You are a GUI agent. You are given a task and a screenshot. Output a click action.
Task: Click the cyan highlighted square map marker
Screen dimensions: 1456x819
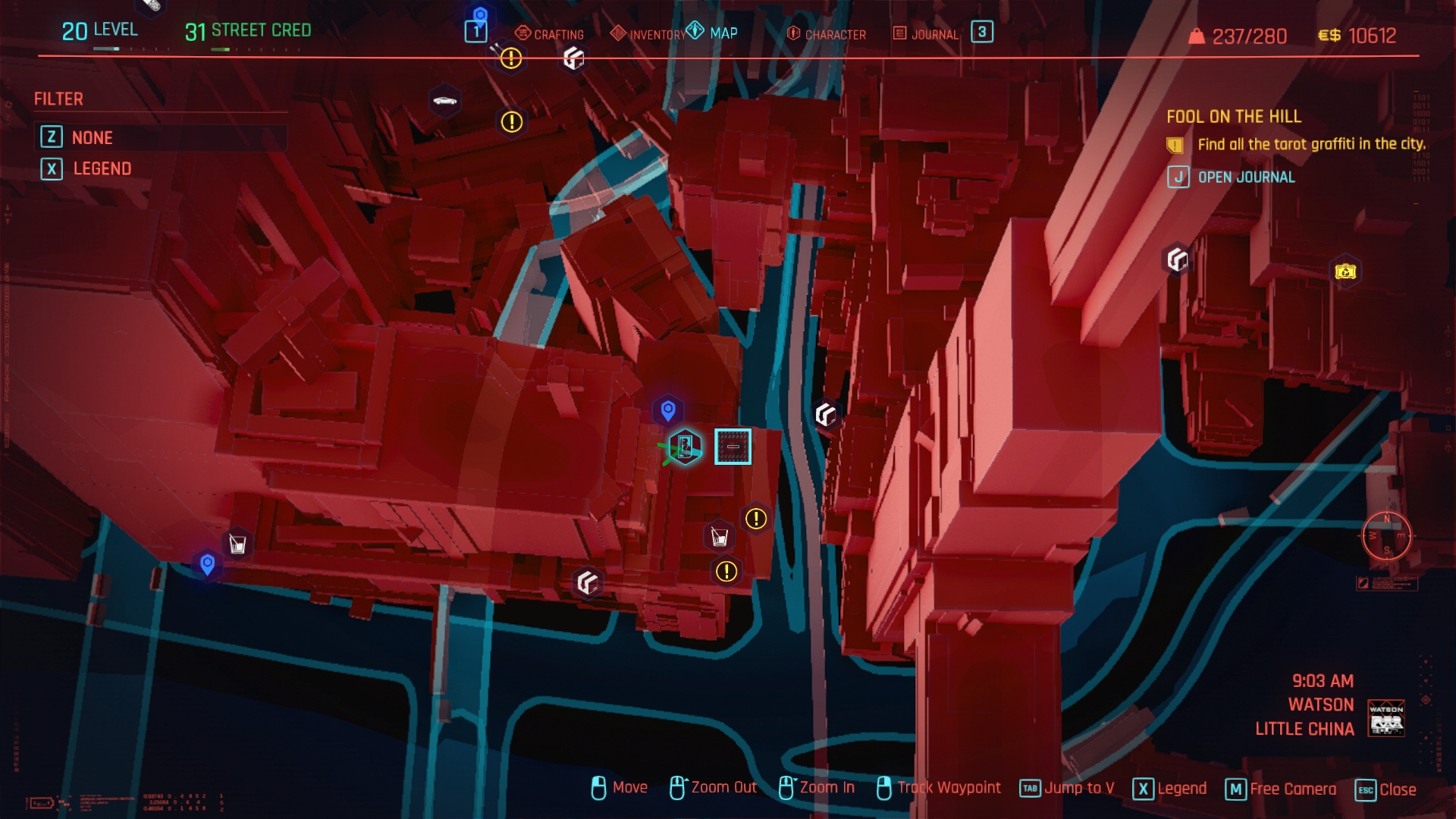[x=733, y=447]
